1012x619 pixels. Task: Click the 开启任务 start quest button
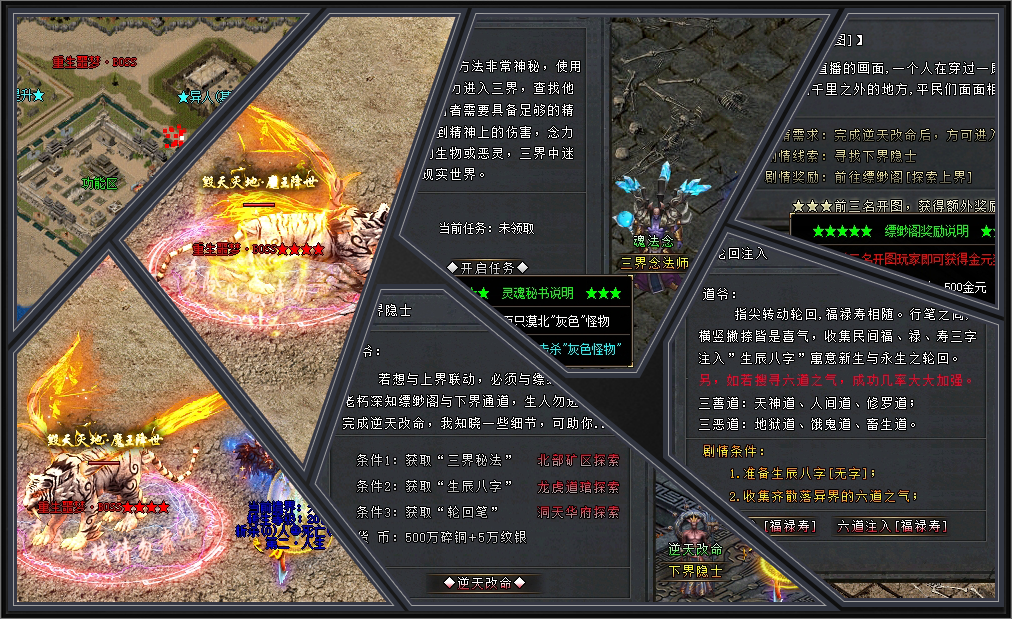487,268
